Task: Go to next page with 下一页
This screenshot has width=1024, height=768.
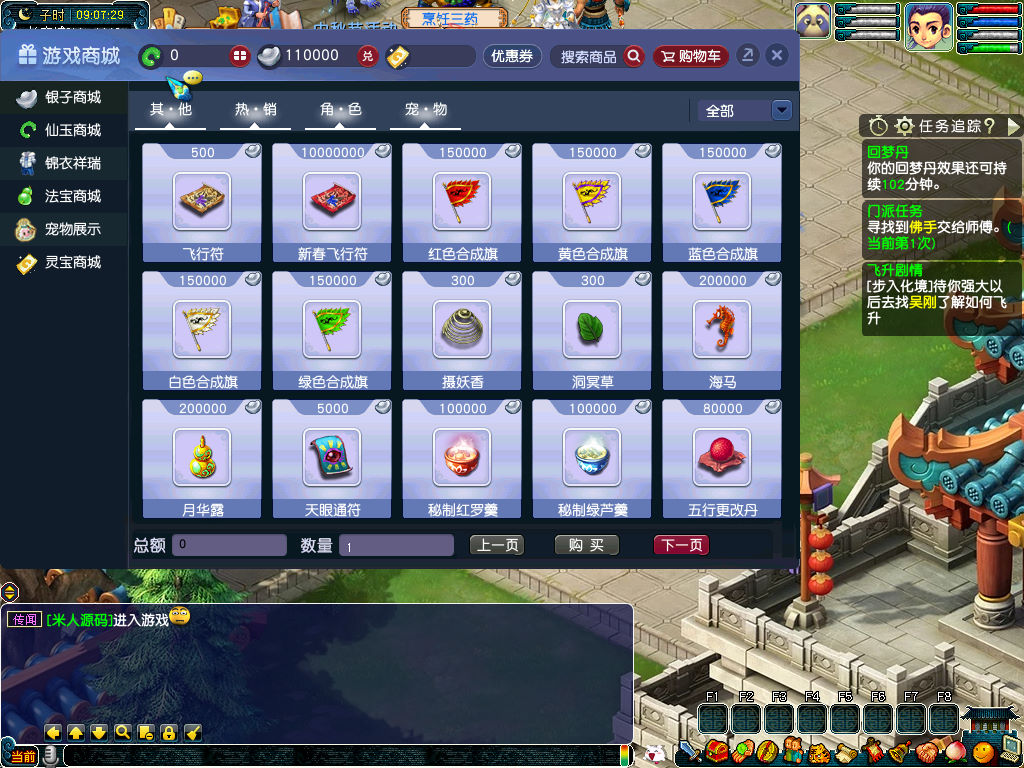Action: [682, 545]
